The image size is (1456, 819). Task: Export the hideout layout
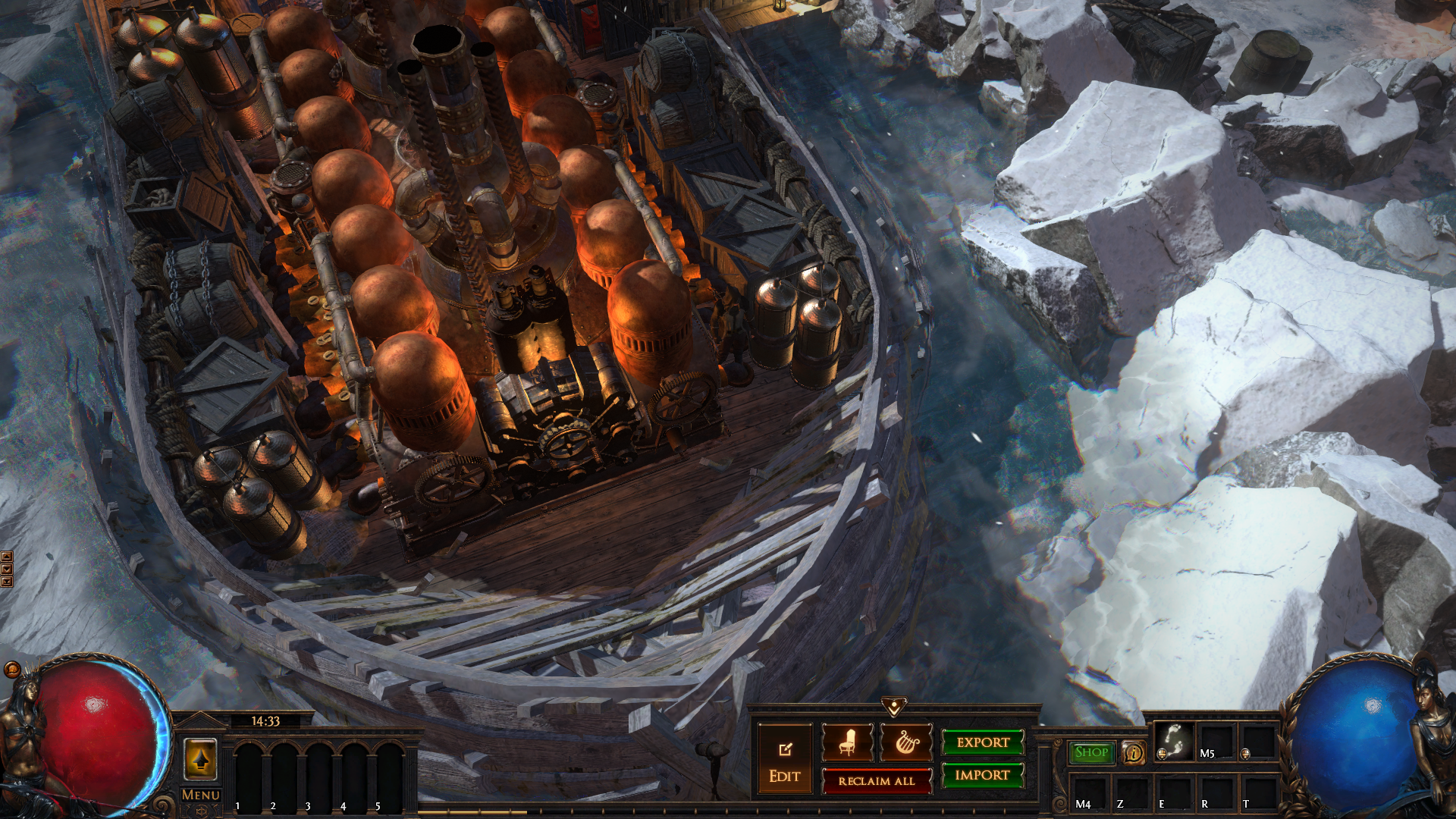click(x=983, y=742)
